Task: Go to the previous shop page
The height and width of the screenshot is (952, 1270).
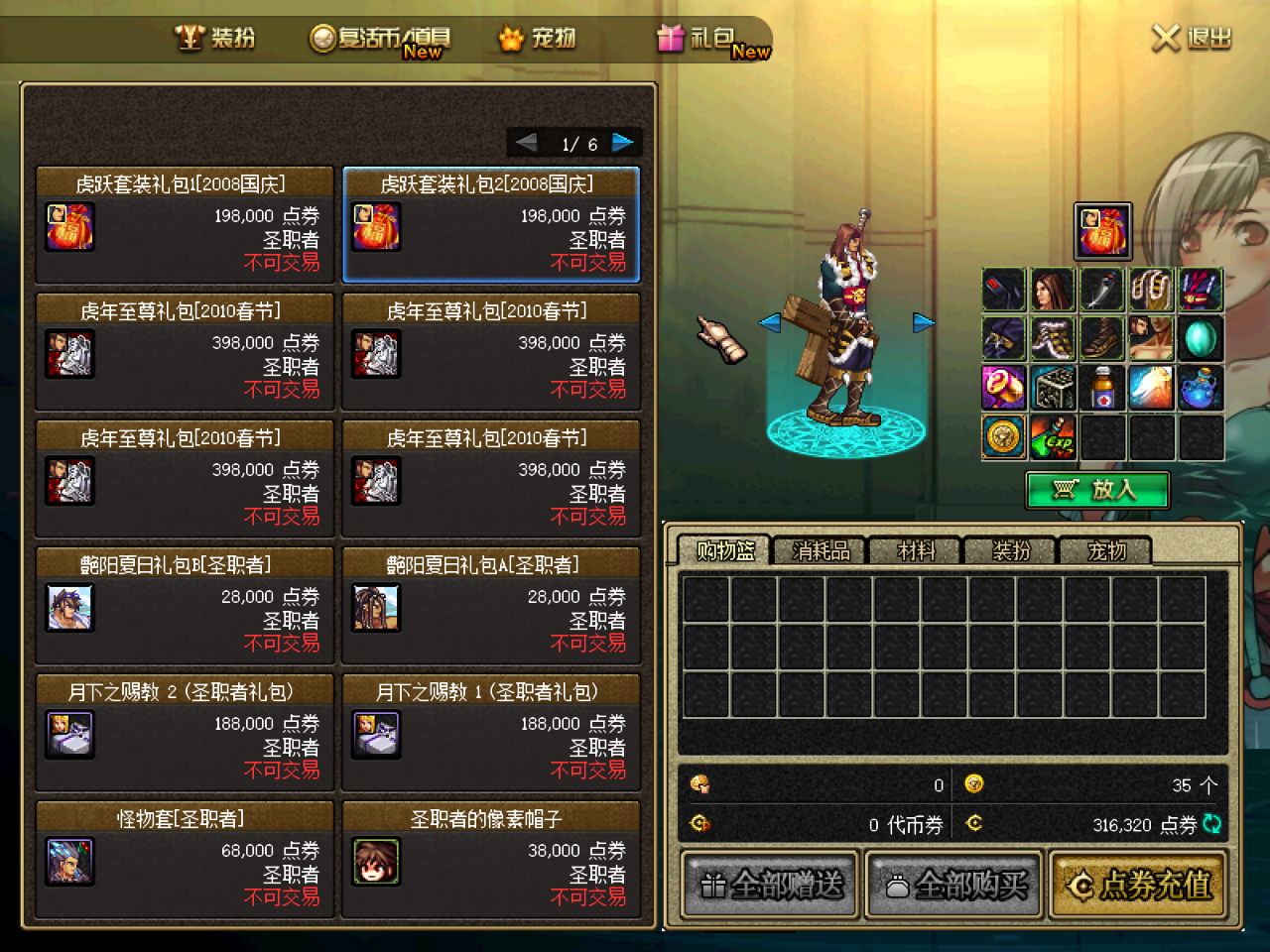Action: click(526, 143)
